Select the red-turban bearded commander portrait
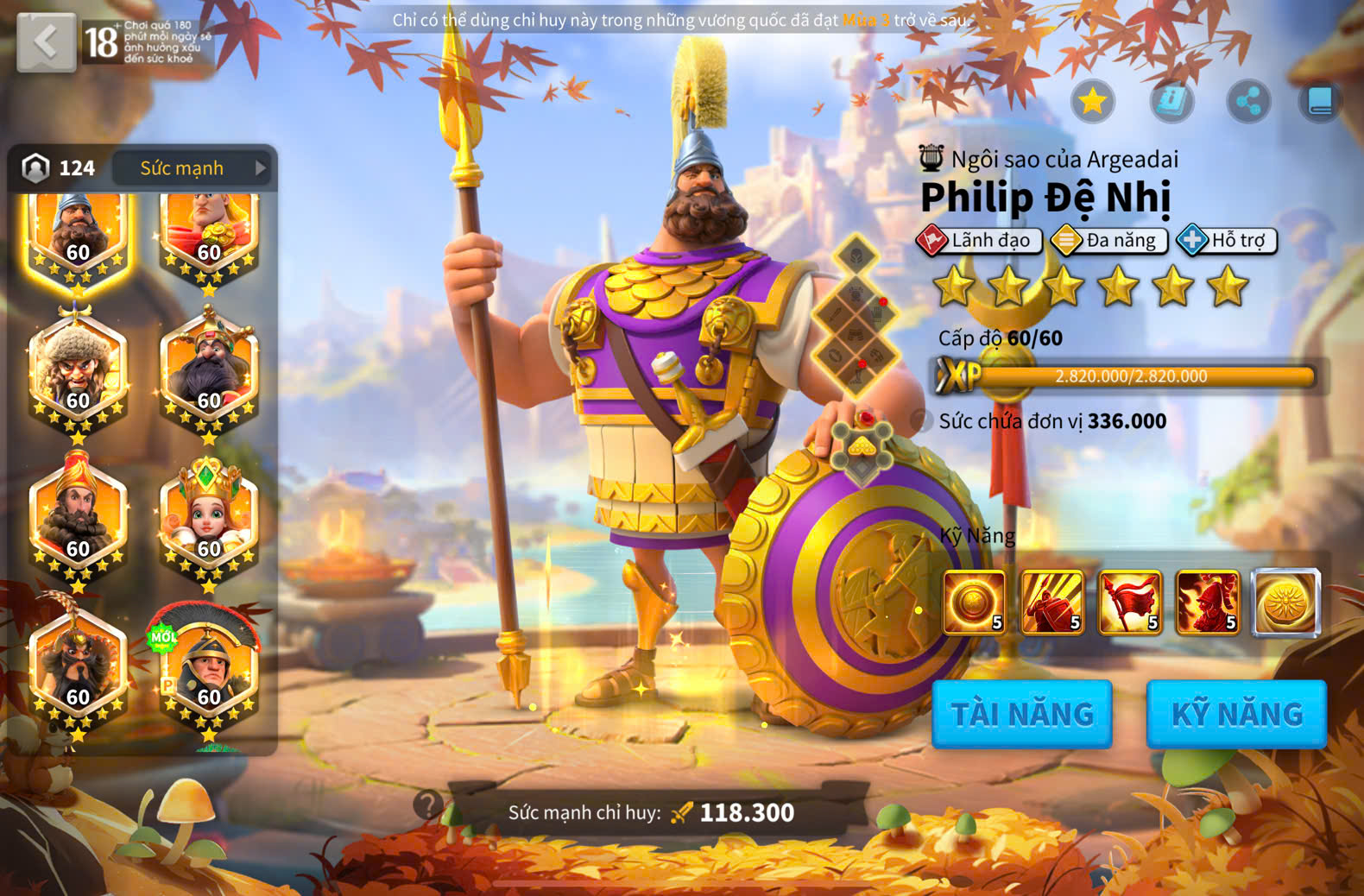The width and height of the screenshot is (1364, 896). [x=78, y=519]
